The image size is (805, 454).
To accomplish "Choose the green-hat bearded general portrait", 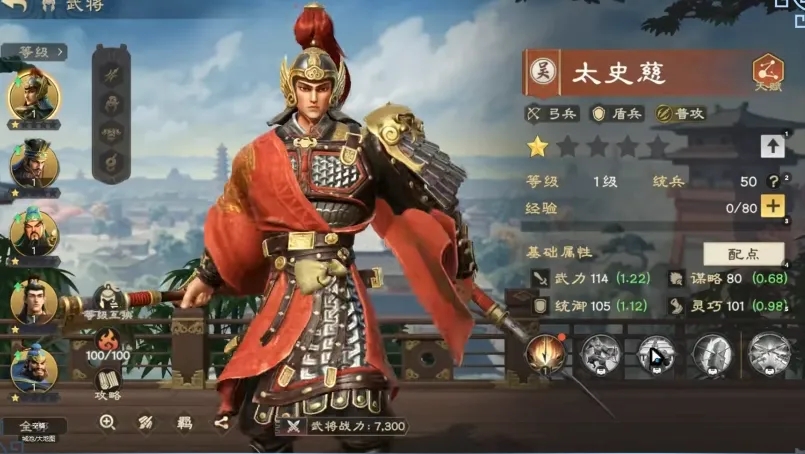I will click(x=34, y=233).
